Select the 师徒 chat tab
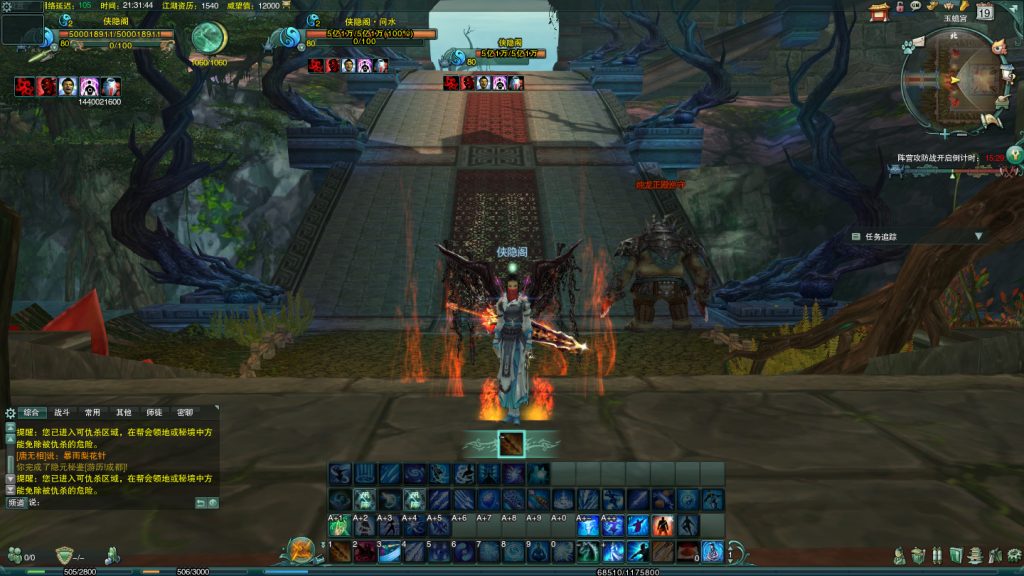 click(154, 412)
